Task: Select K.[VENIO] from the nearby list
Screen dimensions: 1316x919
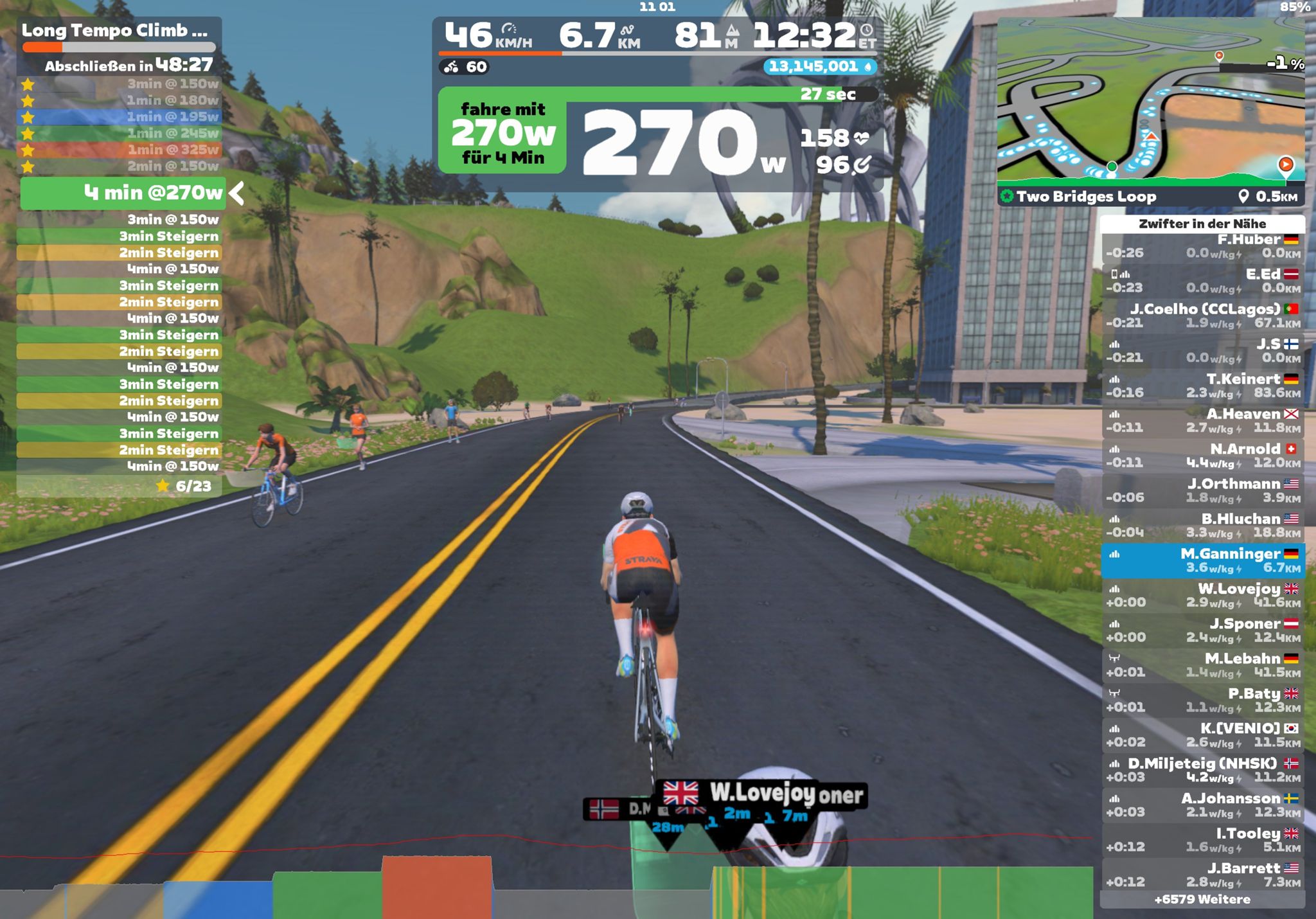Action: (x=1202, y=735)
